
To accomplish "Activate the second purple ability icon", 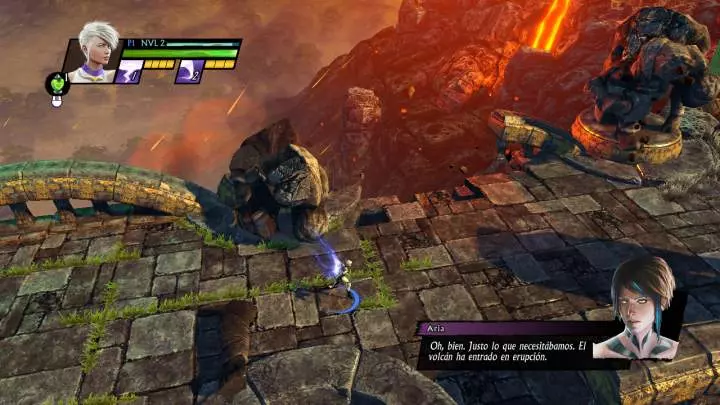I will click(x=189, y=72).
